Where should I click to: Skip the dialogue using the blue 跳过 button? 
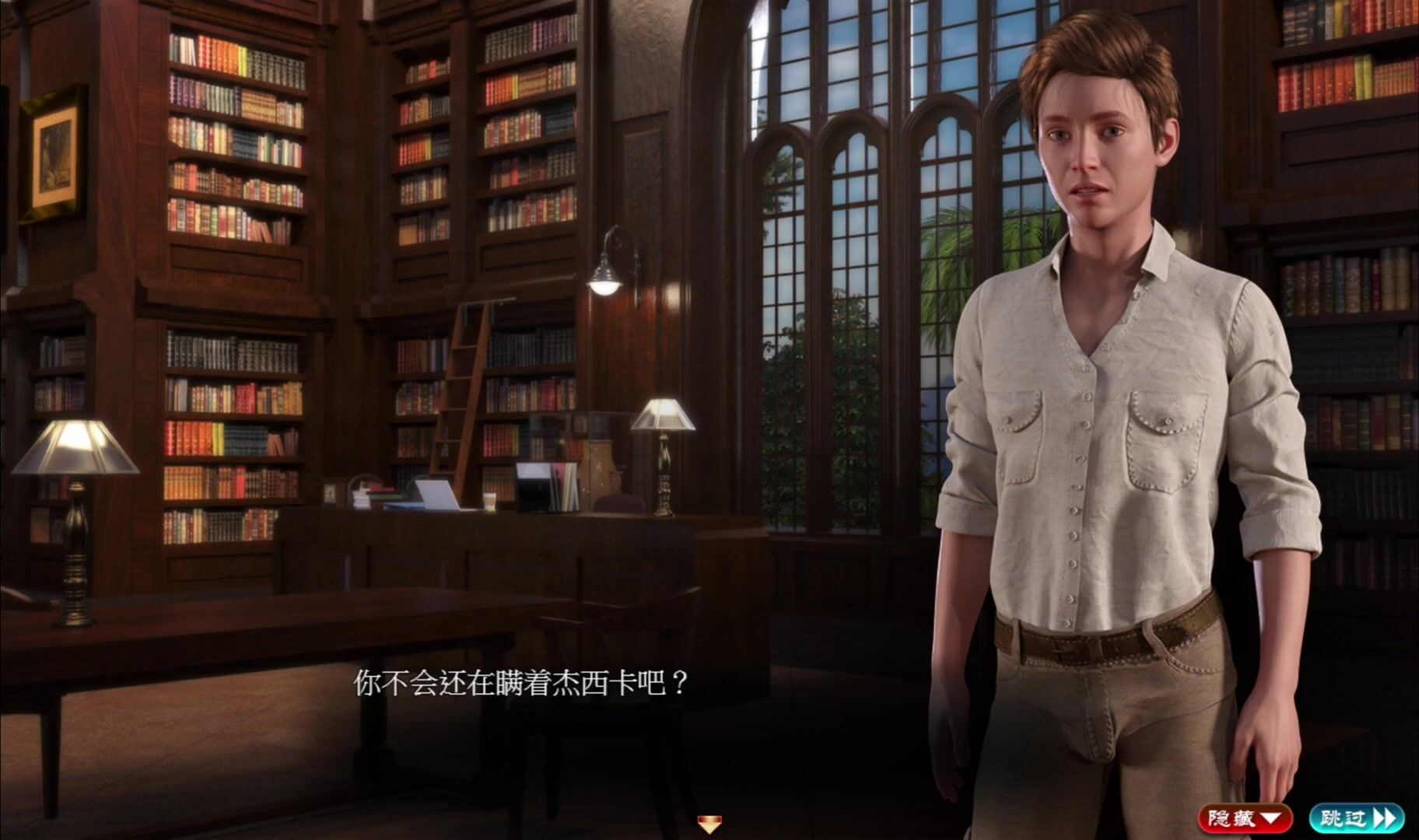[x=1355, y=817]
